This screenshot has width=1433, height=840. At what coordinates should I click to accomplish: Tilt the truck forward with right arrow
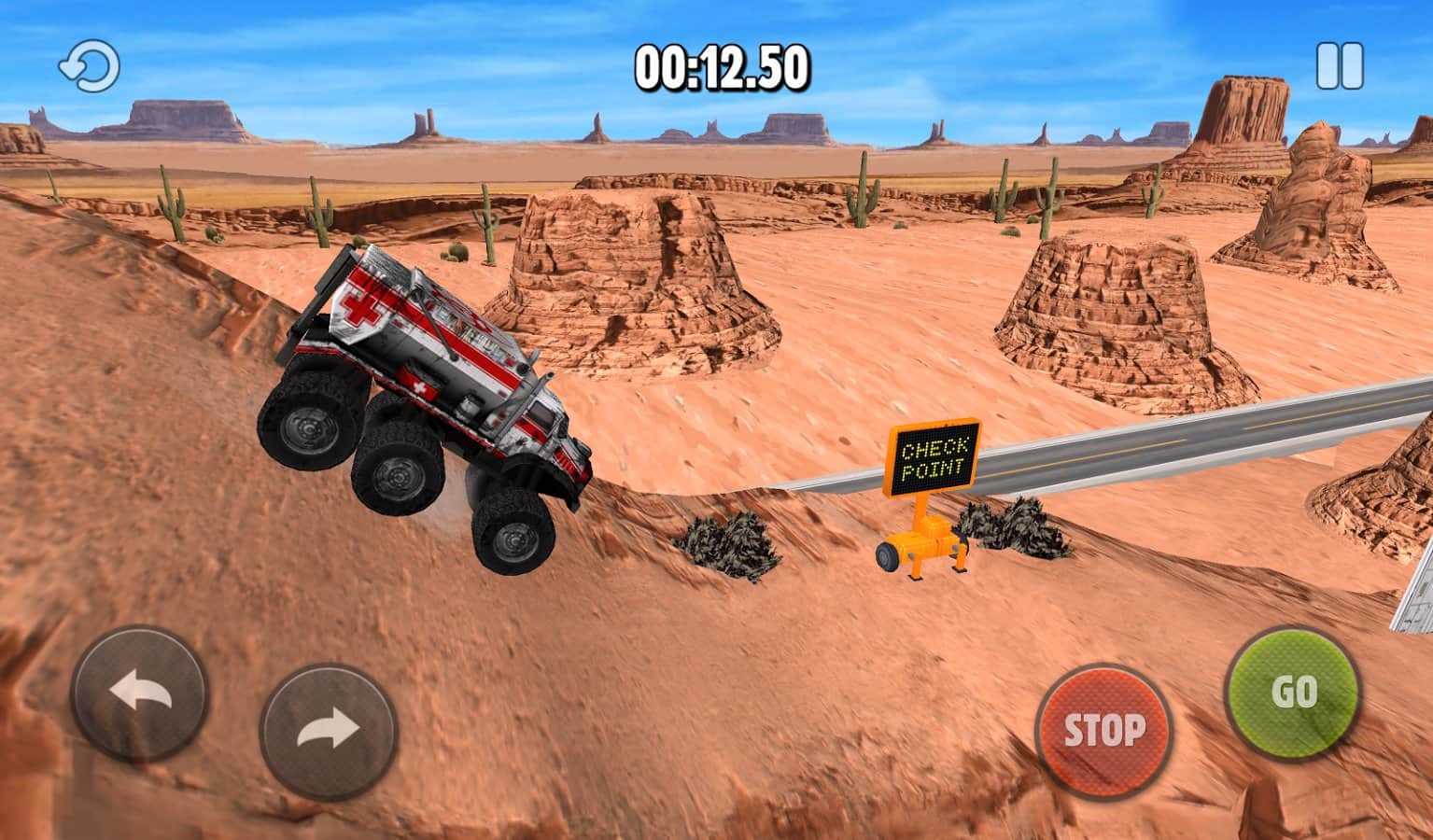click(x=329, y=729)
